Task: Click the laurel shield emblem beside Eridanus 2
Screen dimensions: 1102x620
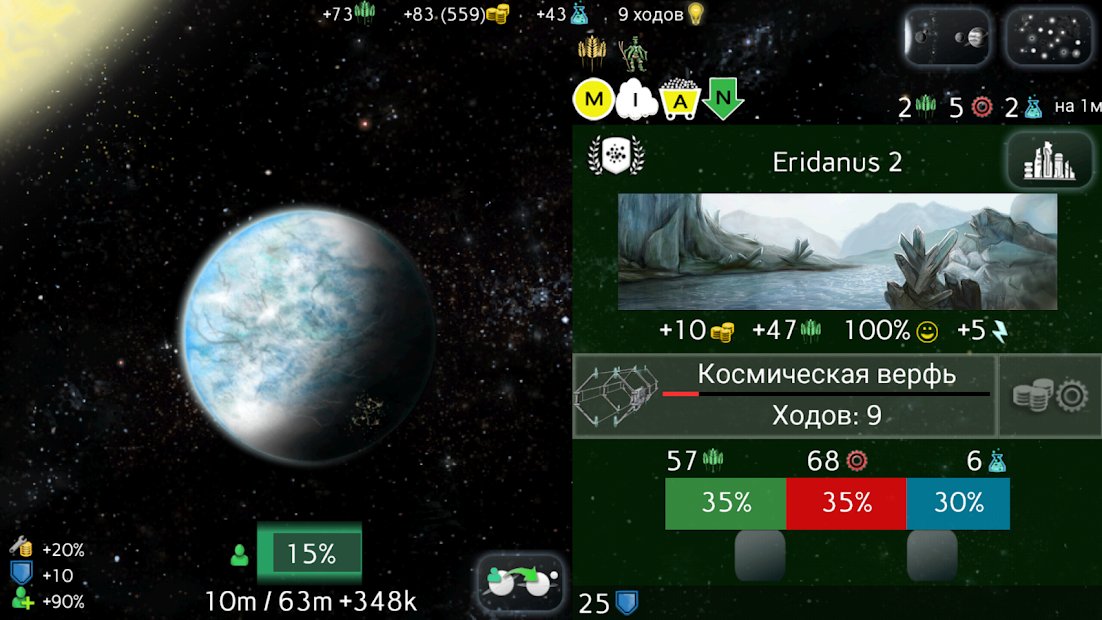Action: coord(617,157)
